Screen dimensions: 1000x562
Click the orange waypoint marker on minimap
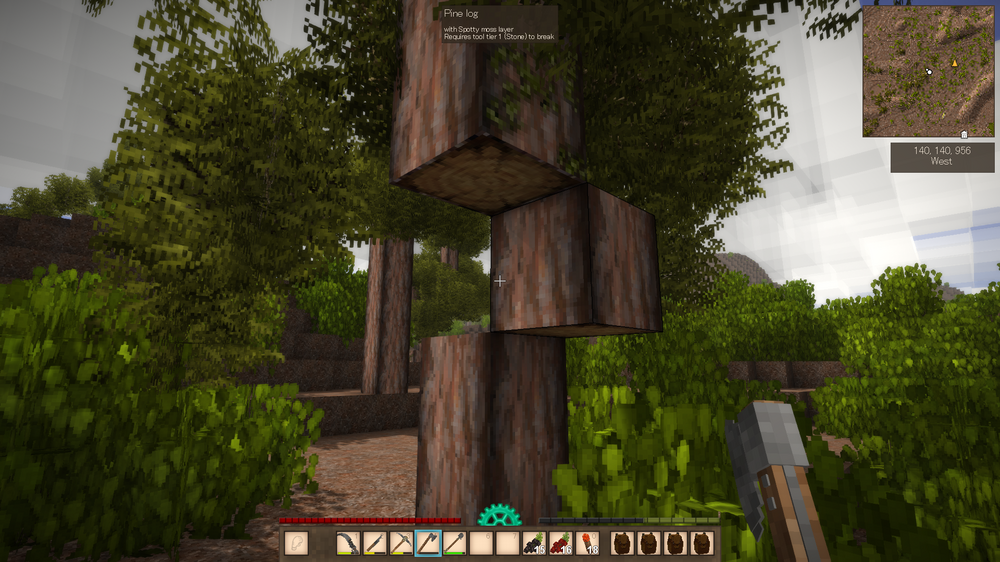pos(954,63)
